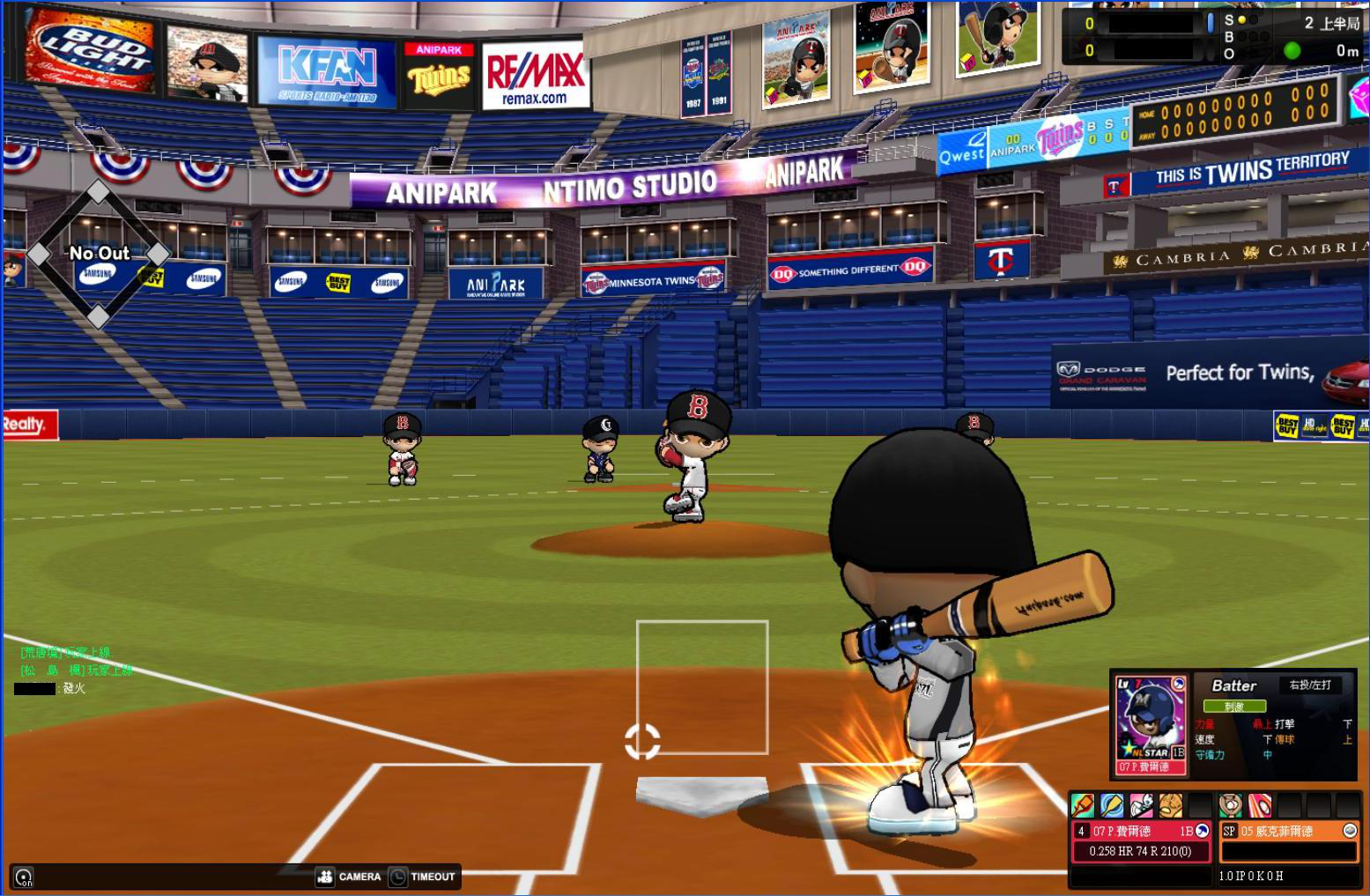Select the catcher's mitt with ball skill icon

pos(1231,805)
